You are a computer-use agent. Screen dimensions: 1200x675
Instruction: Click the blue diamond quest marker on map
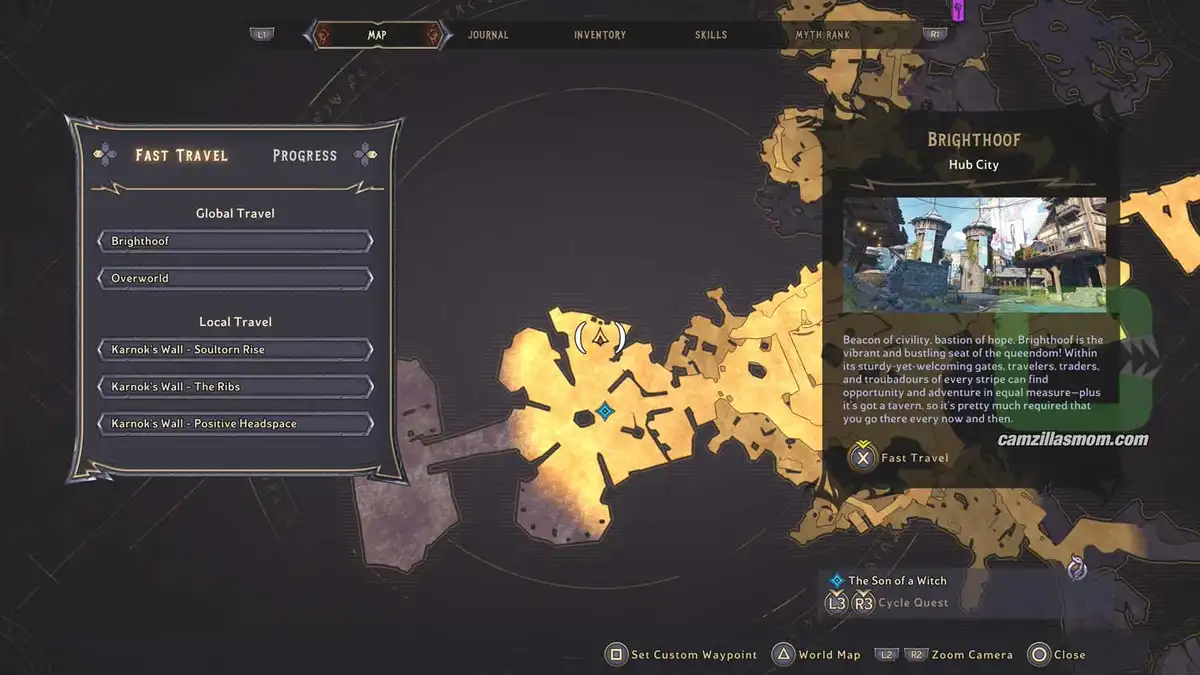[x=604, y=411]
